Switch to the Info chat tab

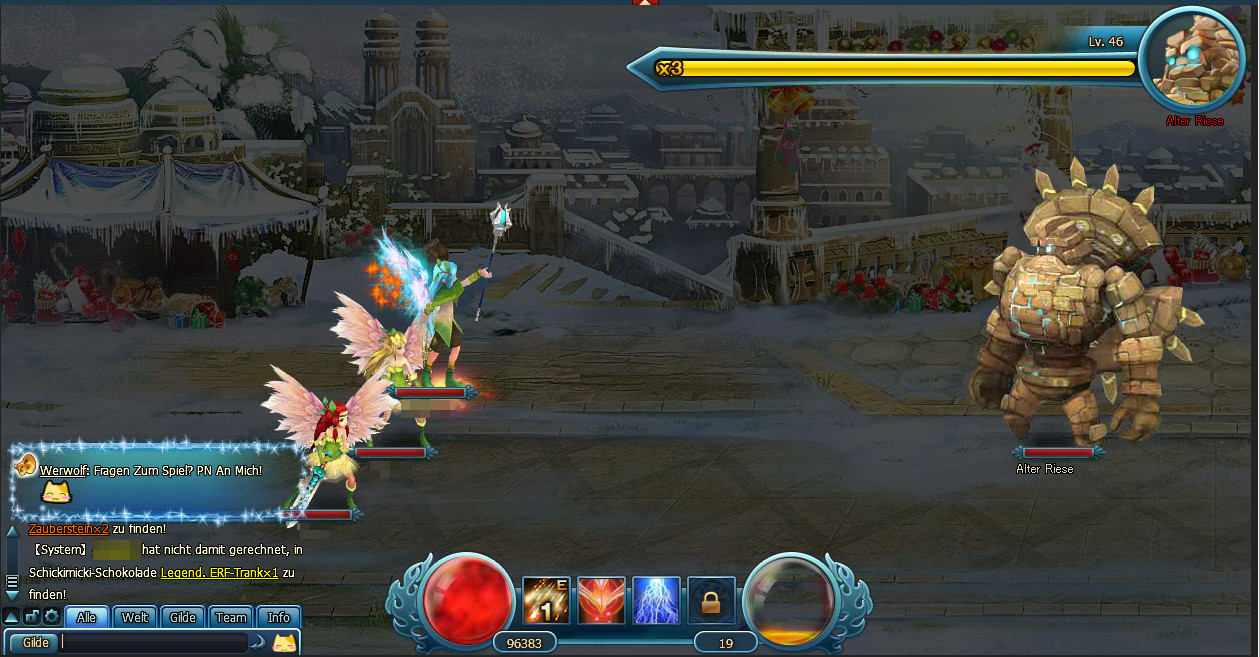pyautogui.click(x=279, y=617)
